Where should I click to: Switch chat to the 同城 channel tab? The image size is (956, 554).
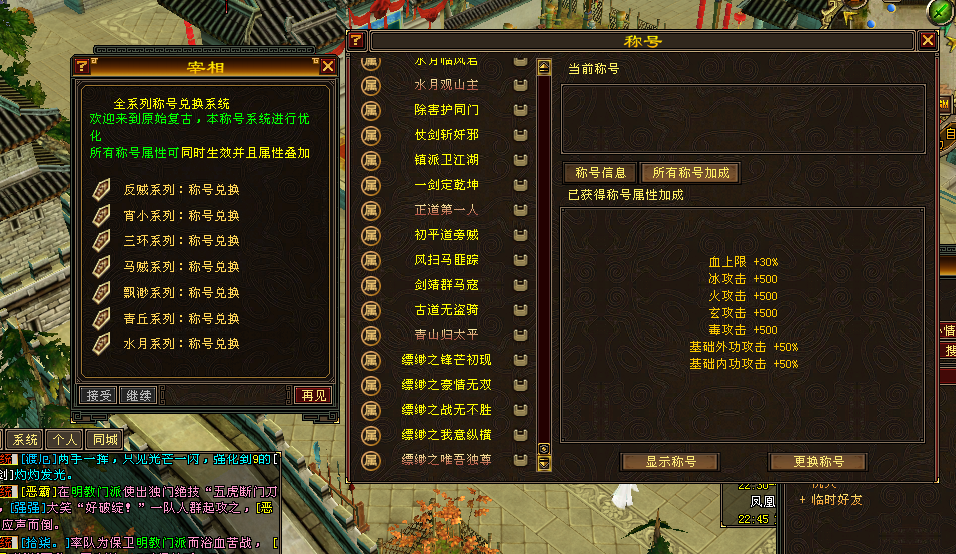click(104, 439)
